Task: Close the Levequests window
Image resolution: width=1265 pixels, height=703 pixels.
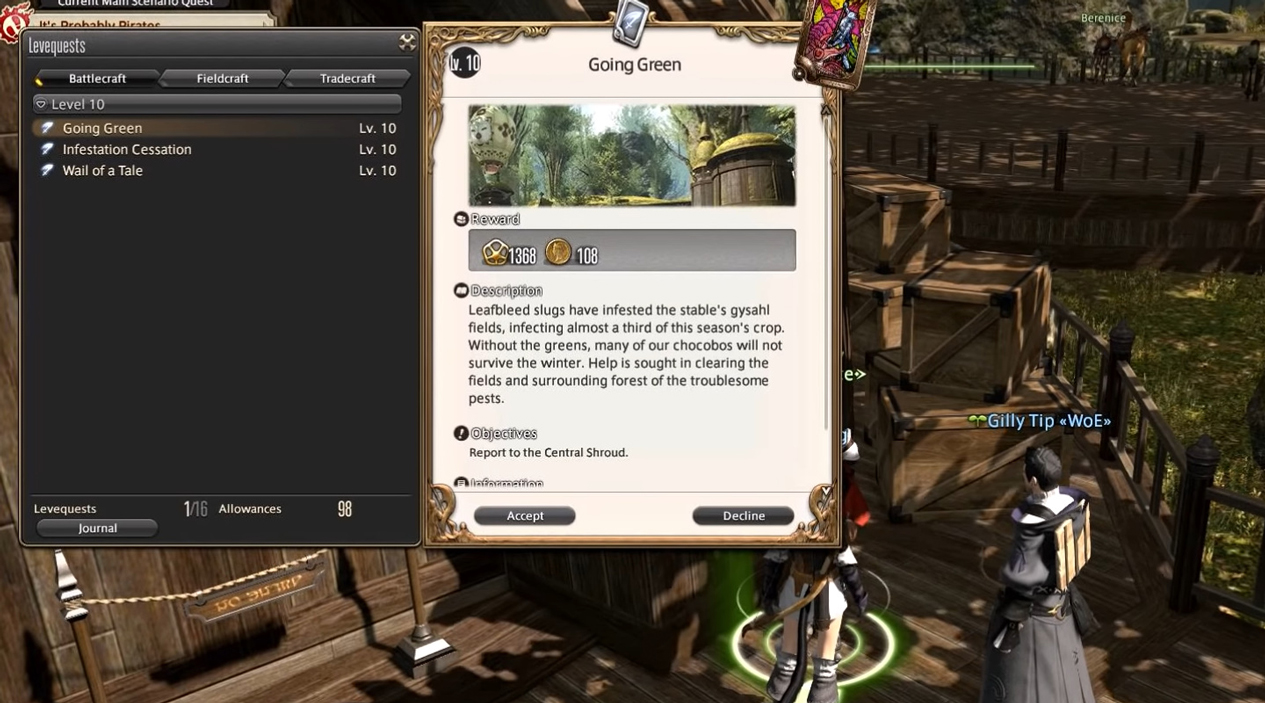Action: pos(407,42)
